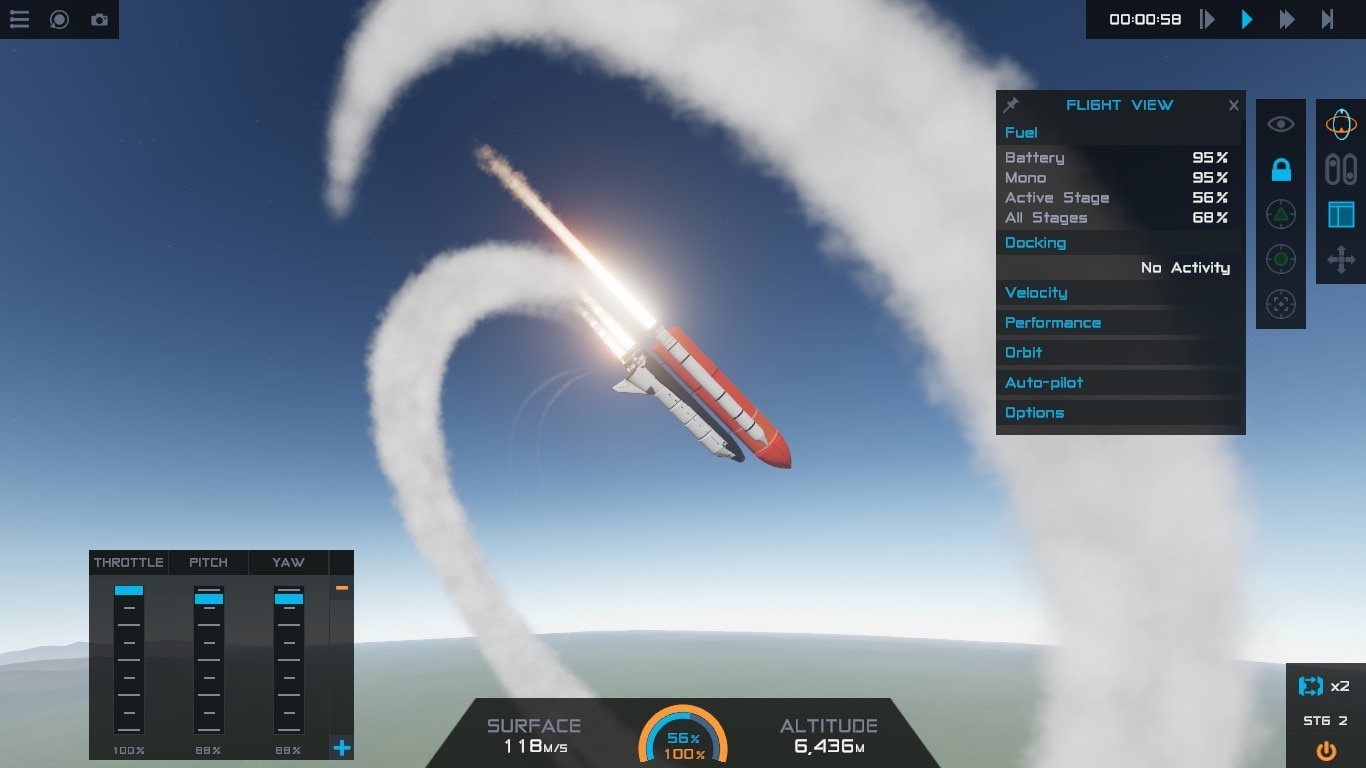This screenshot has height=768, width=1366.
Task: Expand the Performance section
Action: pyautogui.click(x=1053, y=322)
